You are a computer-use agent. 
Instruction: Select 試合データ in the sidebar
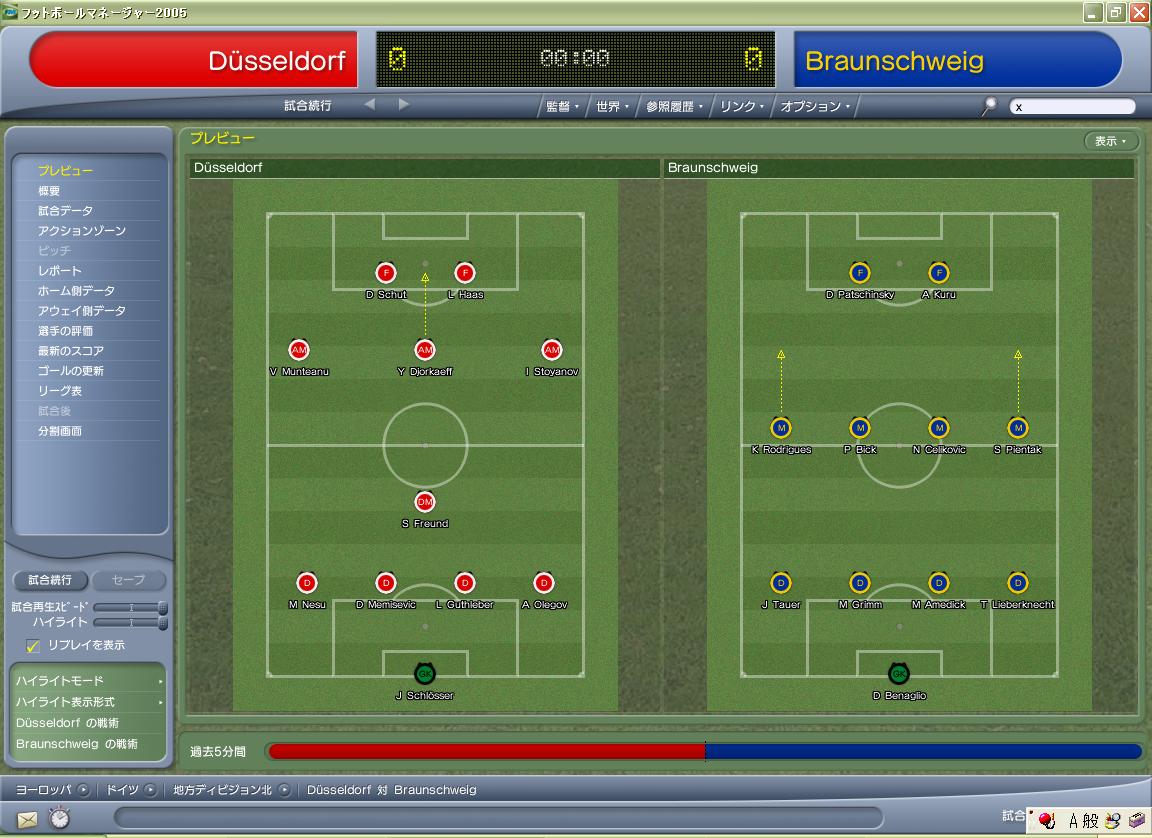click(x=65, y=211)
